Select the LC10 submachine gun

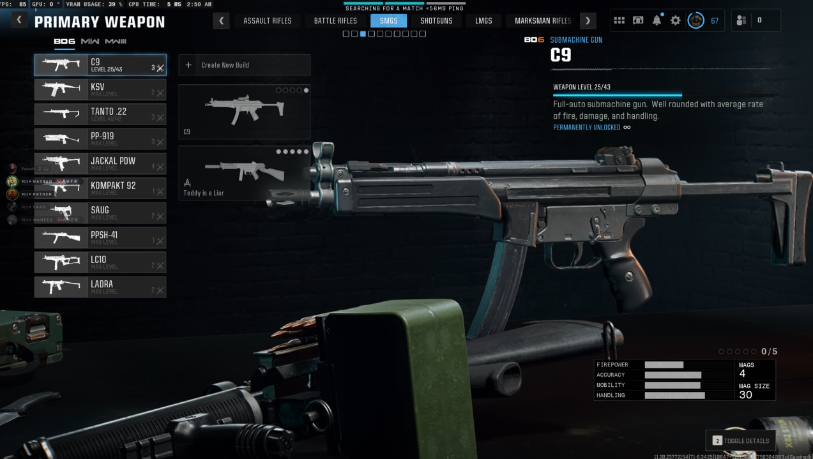tap(100, 262)
